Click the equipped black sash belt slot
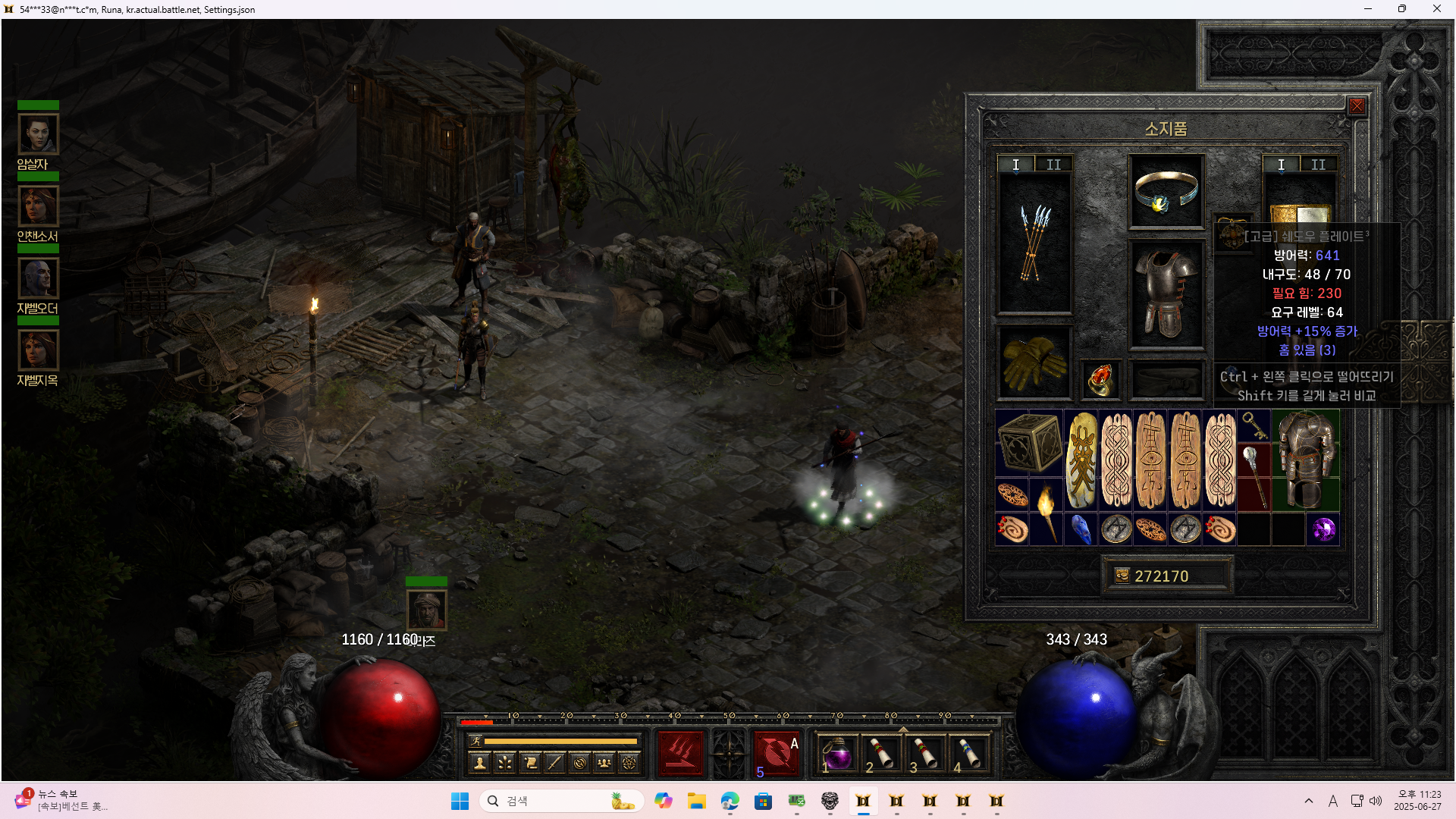 tap(1166, 378)
